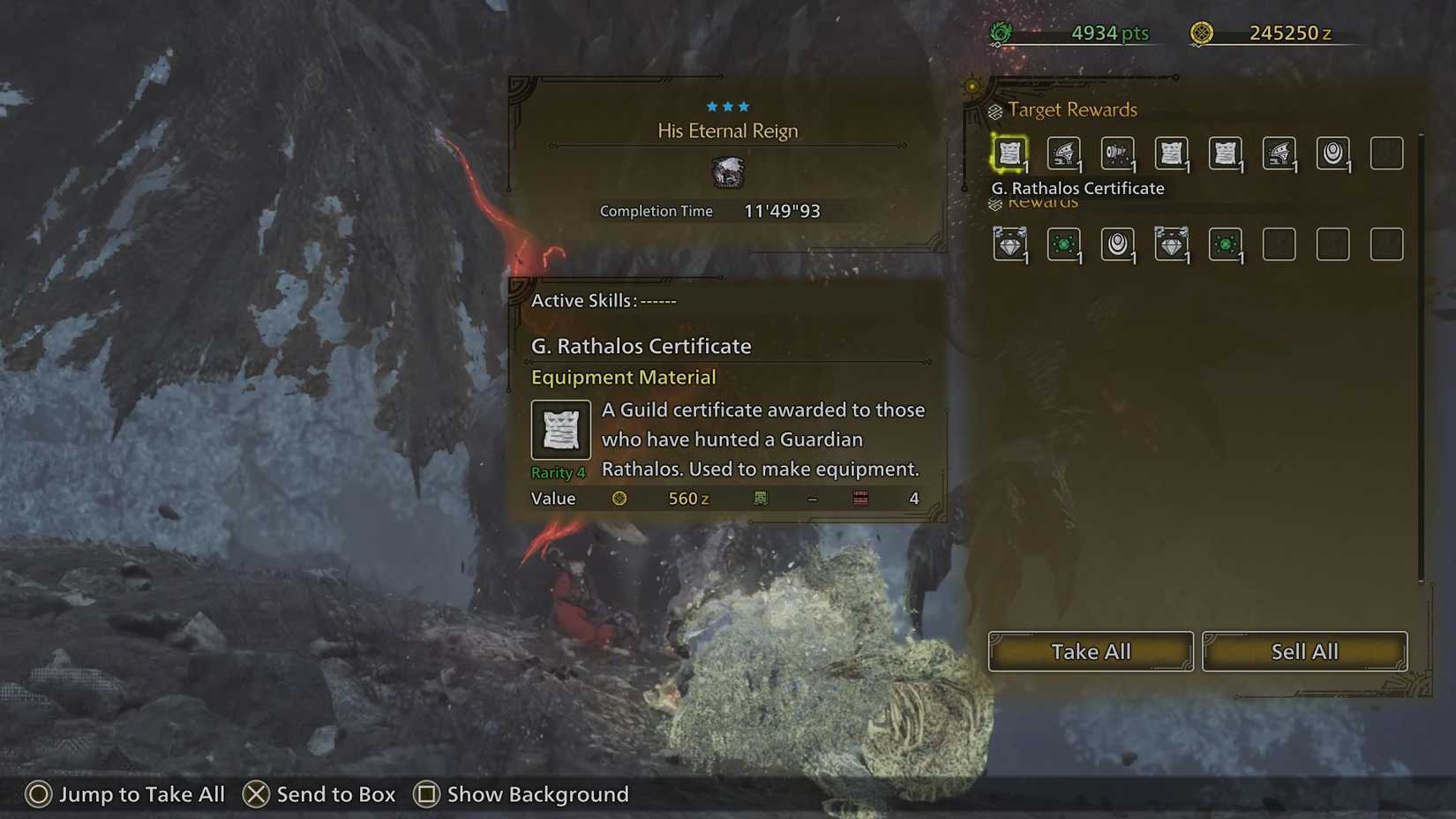The width and height of the screenshot is (1456, 819).
Task: Select the green jewel icon in Rewards row
Action: tap(1063, 244)
